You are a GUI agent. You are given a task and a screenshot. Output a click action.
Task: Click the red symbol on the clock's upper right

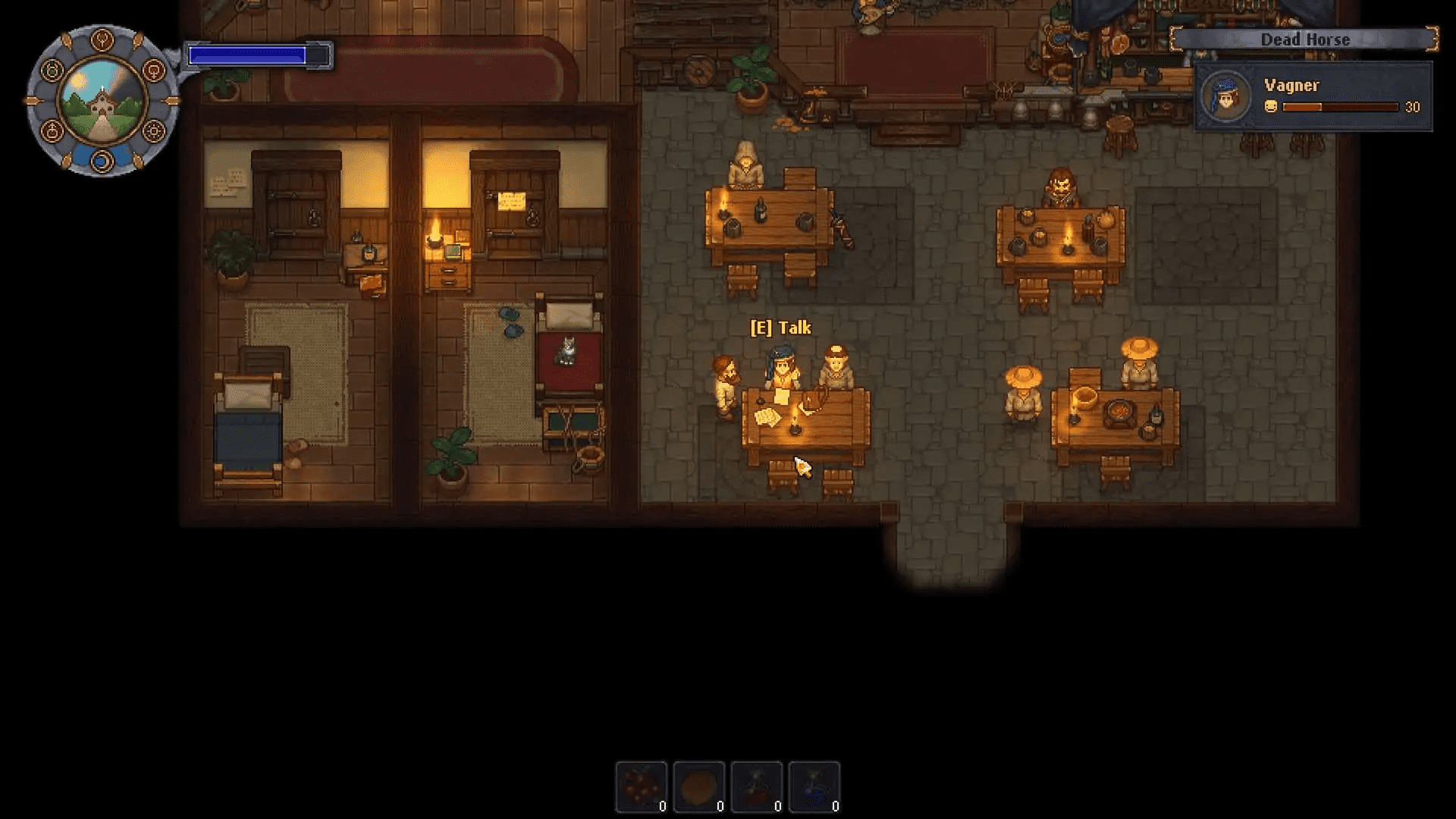[x=153, y=71]
